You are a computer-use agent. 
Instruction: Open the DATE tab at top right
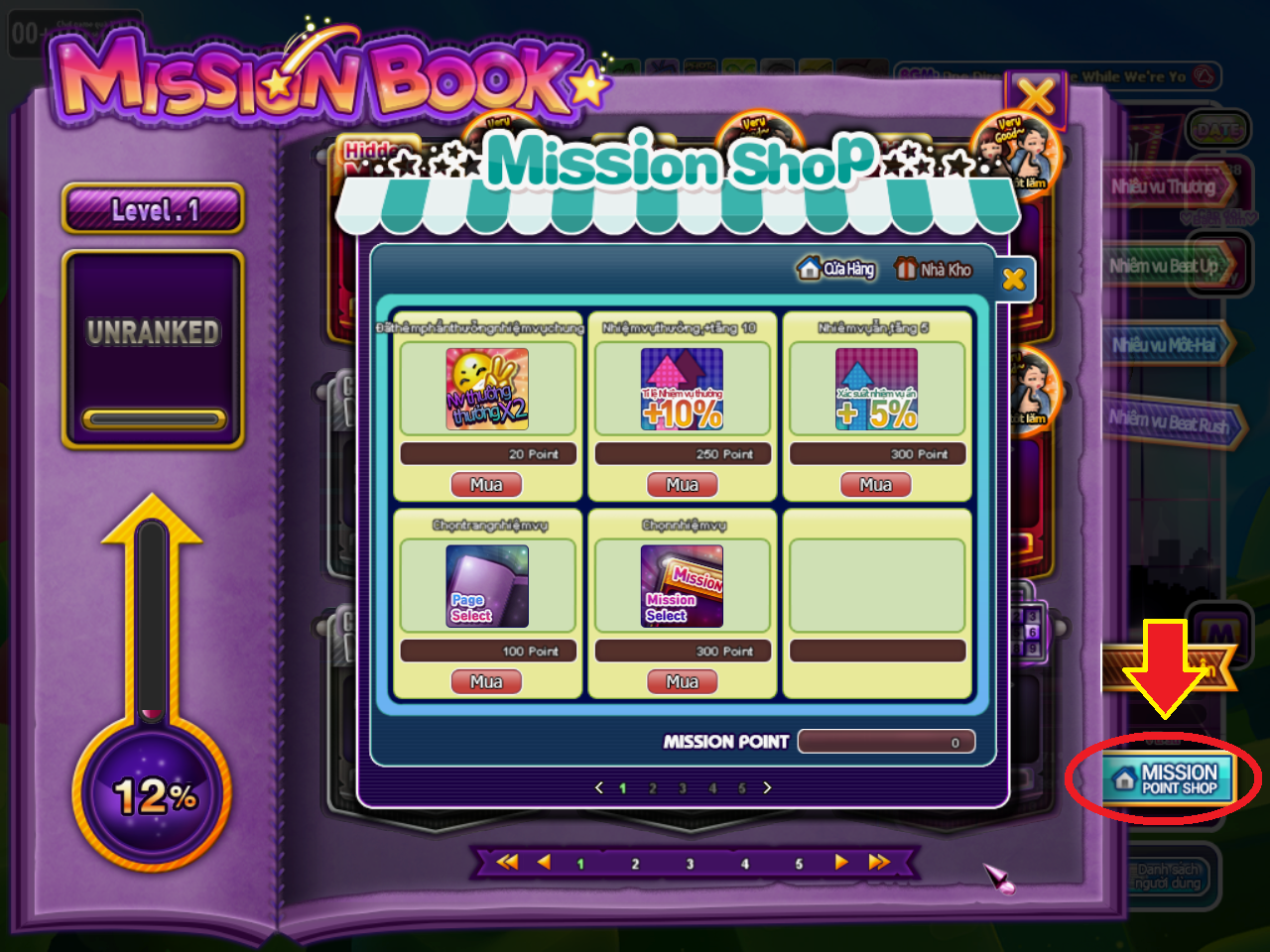pyautogui.click(x=1218, y=130)
